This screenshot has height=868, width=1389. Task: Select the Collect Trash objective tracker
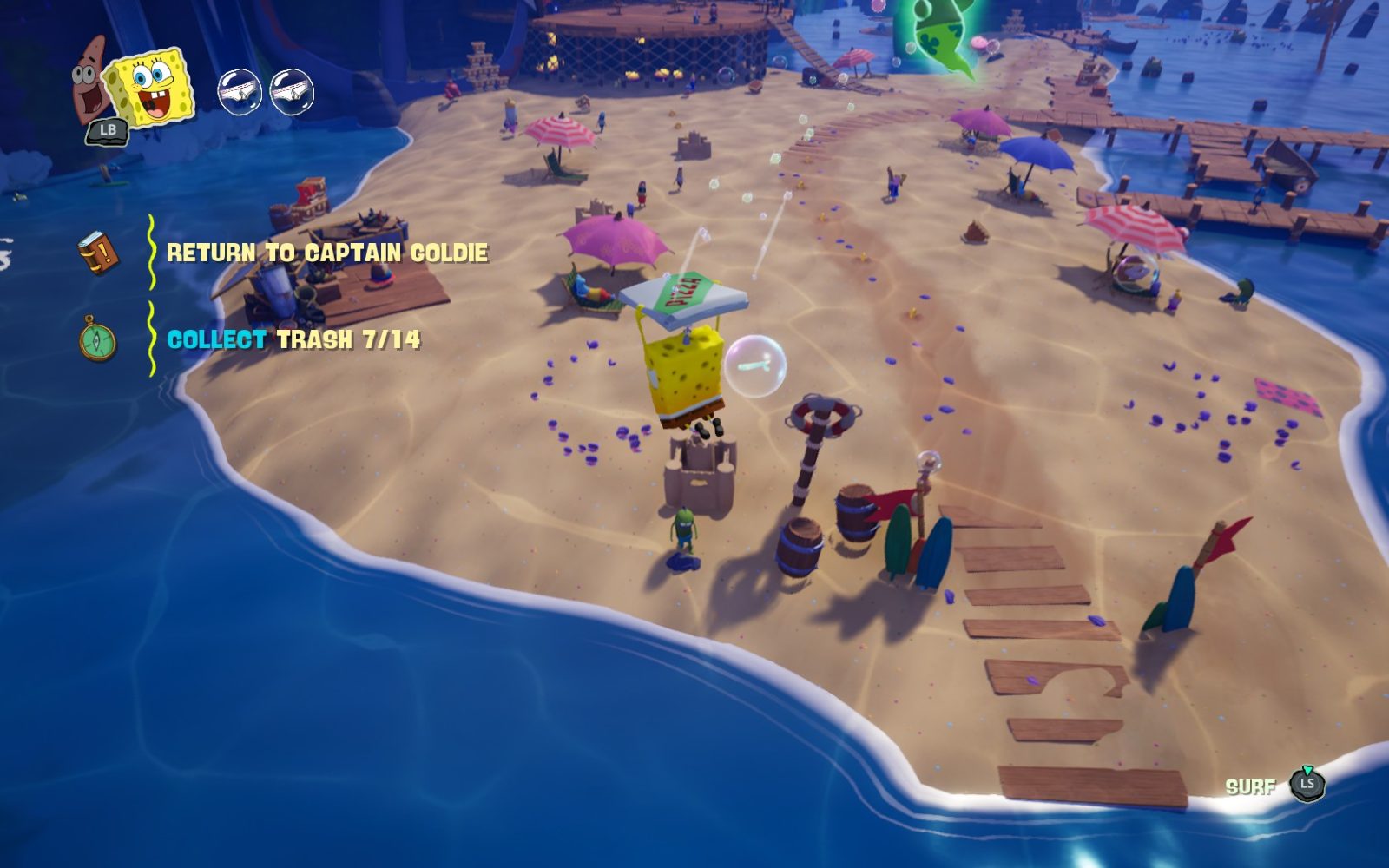pyautogui.click(x=293, y=339)
